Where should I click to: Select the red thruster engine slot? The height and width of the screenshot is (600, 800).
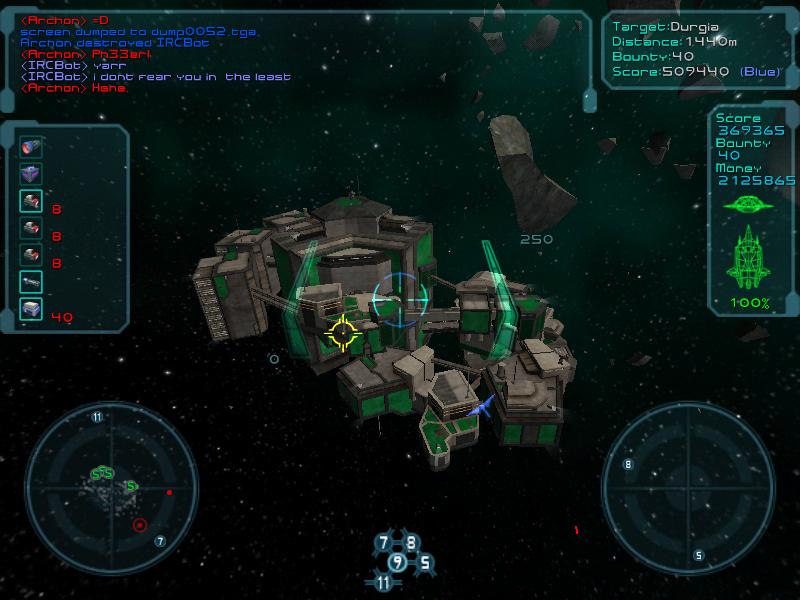(x=31, y=147)
